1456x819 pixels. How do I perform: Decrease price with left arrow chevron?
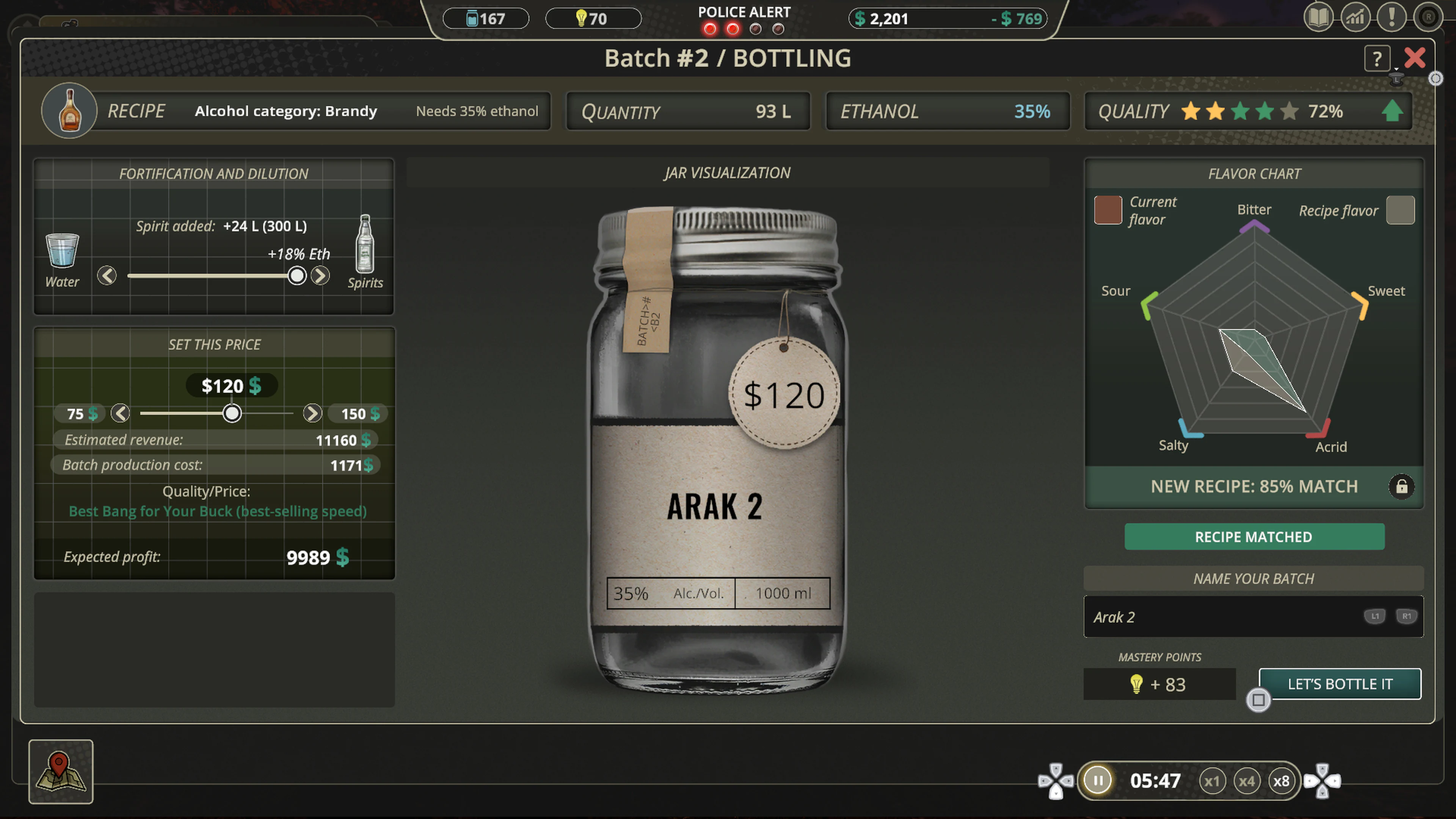(x=121, y=413)
